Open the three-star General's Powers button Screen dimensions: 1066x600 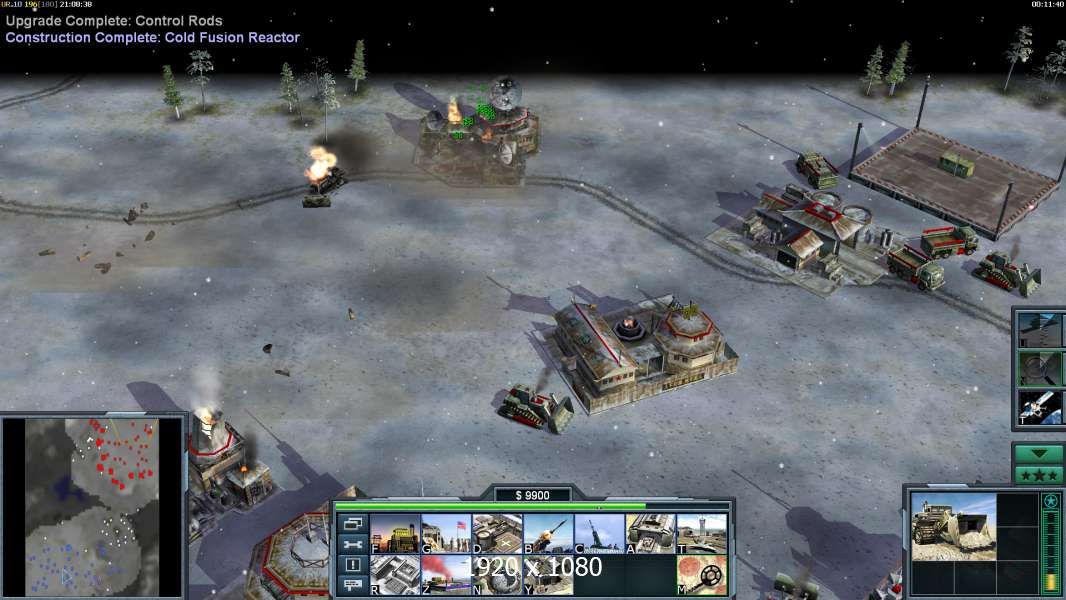[x=1038, y=474]
